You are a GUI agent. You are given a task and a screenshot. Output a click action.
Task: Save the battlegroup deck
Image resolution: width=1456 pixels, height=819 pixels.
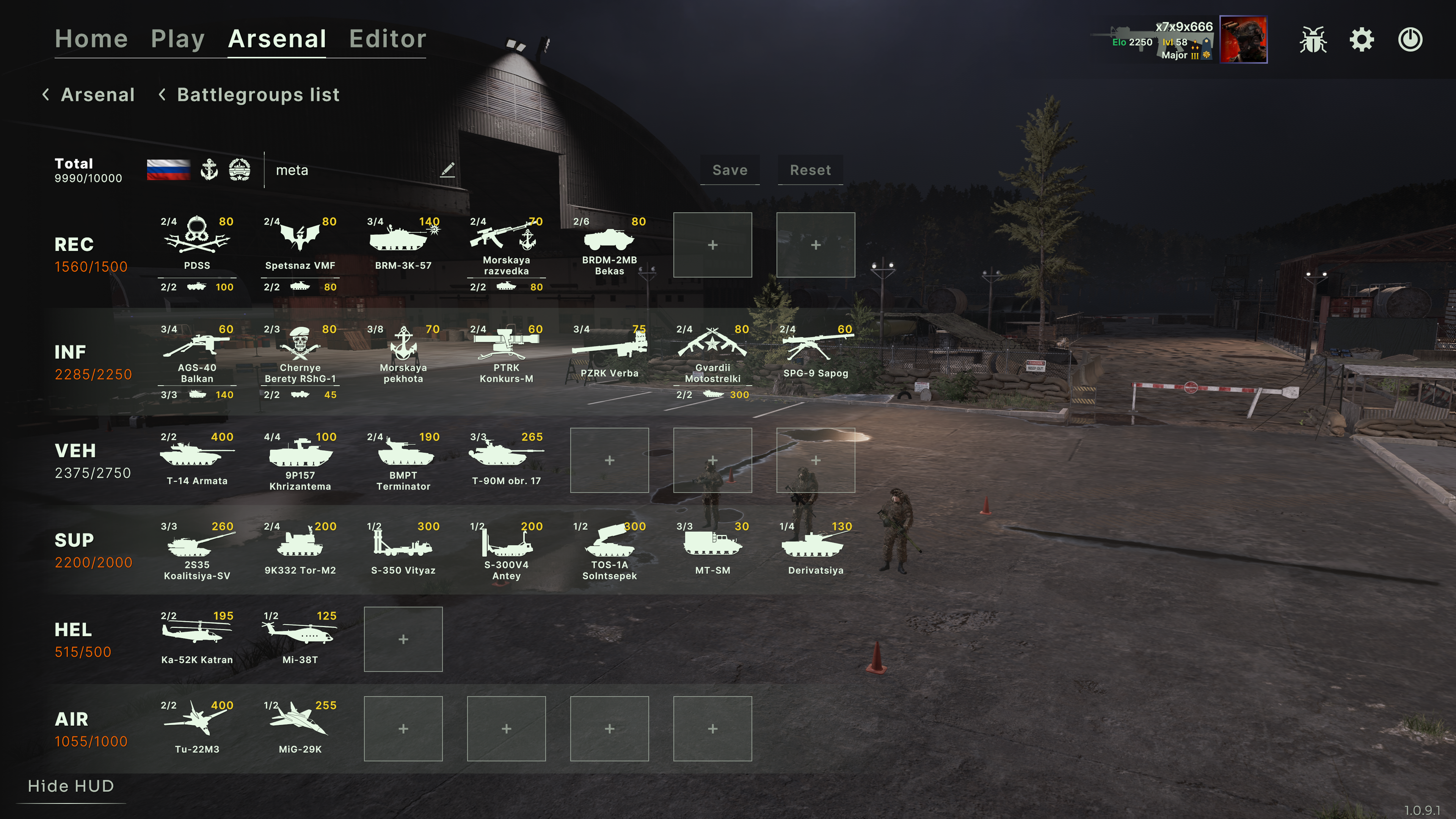(x=729, y=170)
